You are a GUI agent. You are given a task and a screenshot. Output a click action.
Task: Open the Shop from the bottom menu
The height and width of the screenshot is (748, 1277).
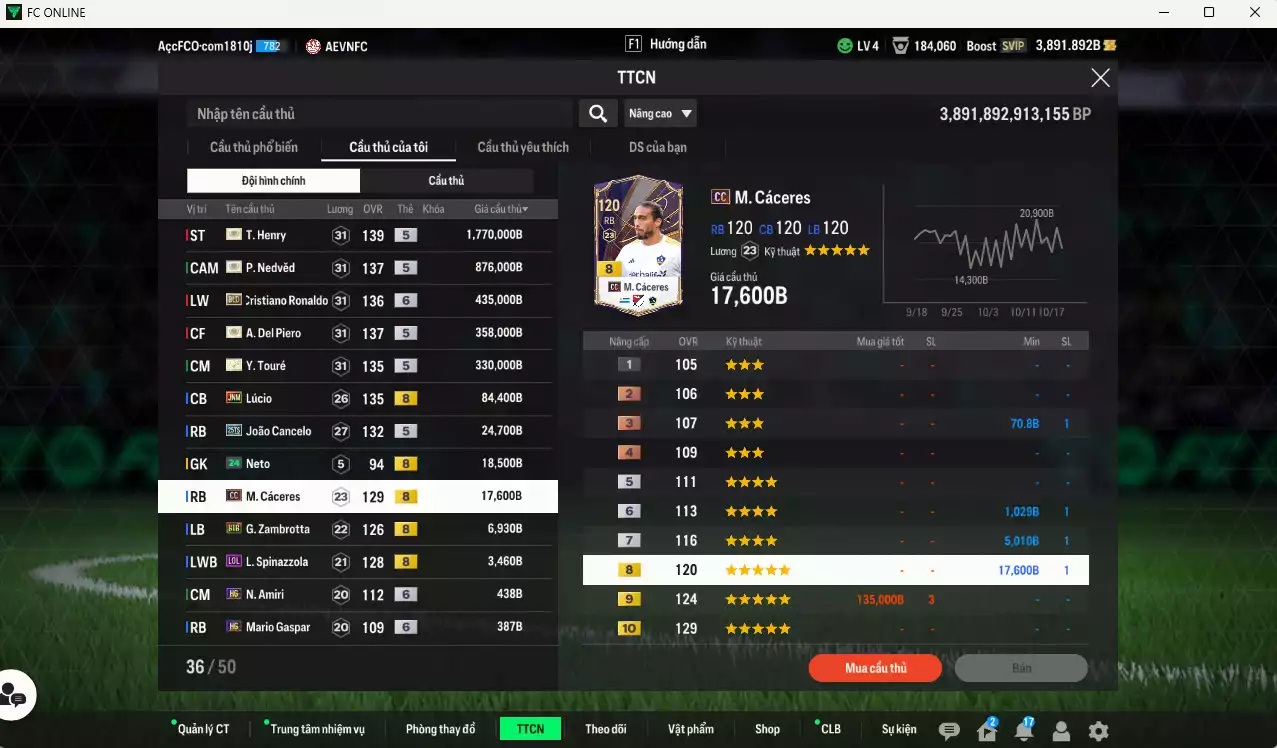[767, 729]
